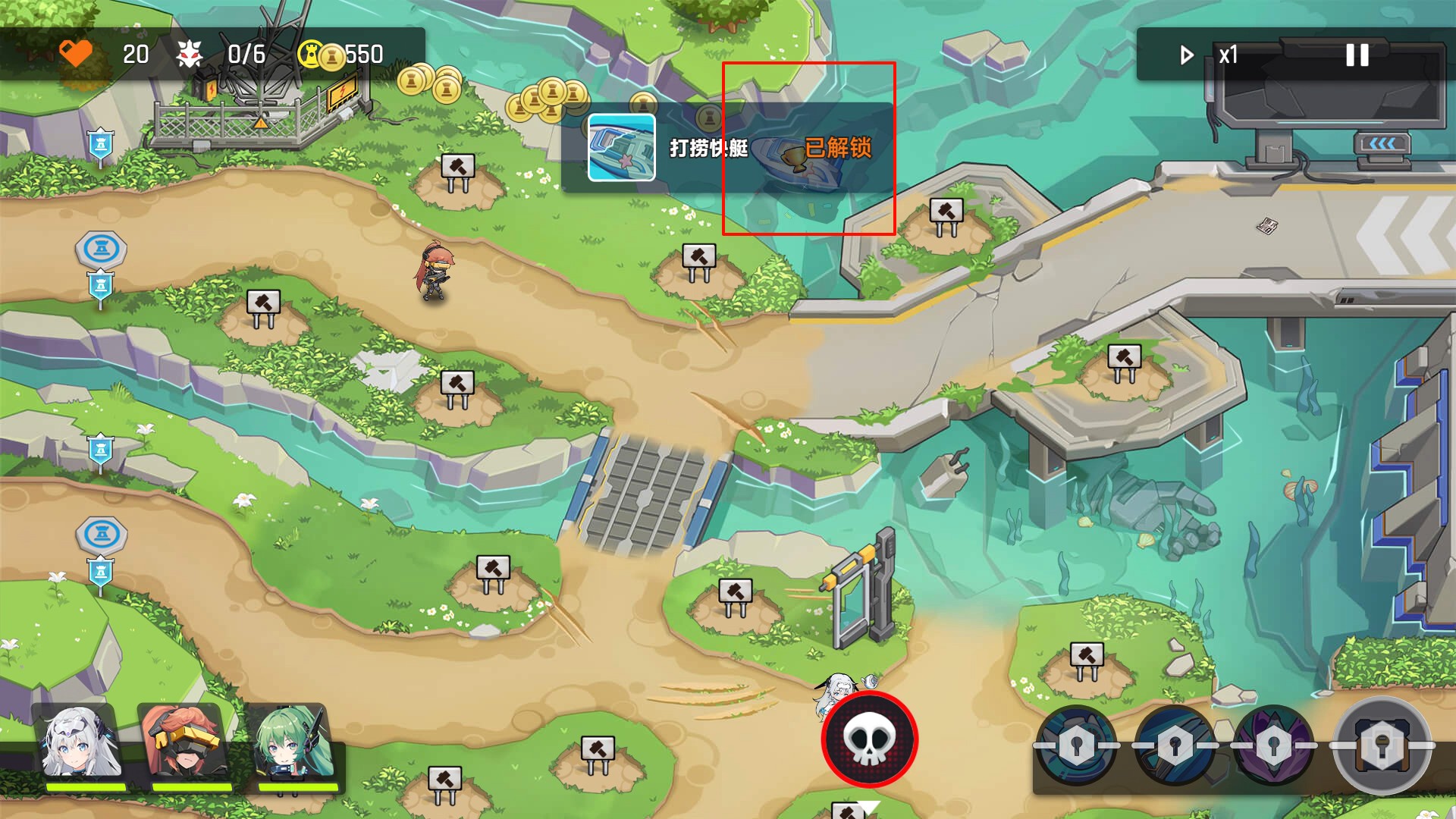Start the enemy wave with the skull button
Viewport: 1456px width, 819px height.
click(x=869, y=739)
